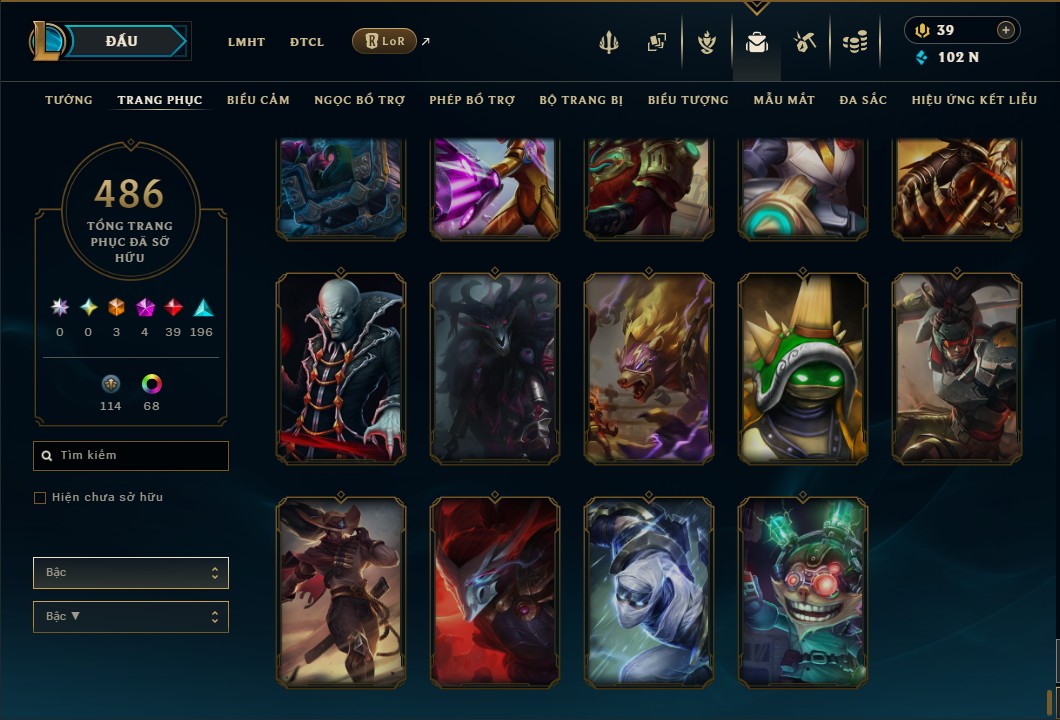The image size is (1060, 720).
Task: Toggle the Hiện chưa sở hữu checkbox
Action: 40,498
